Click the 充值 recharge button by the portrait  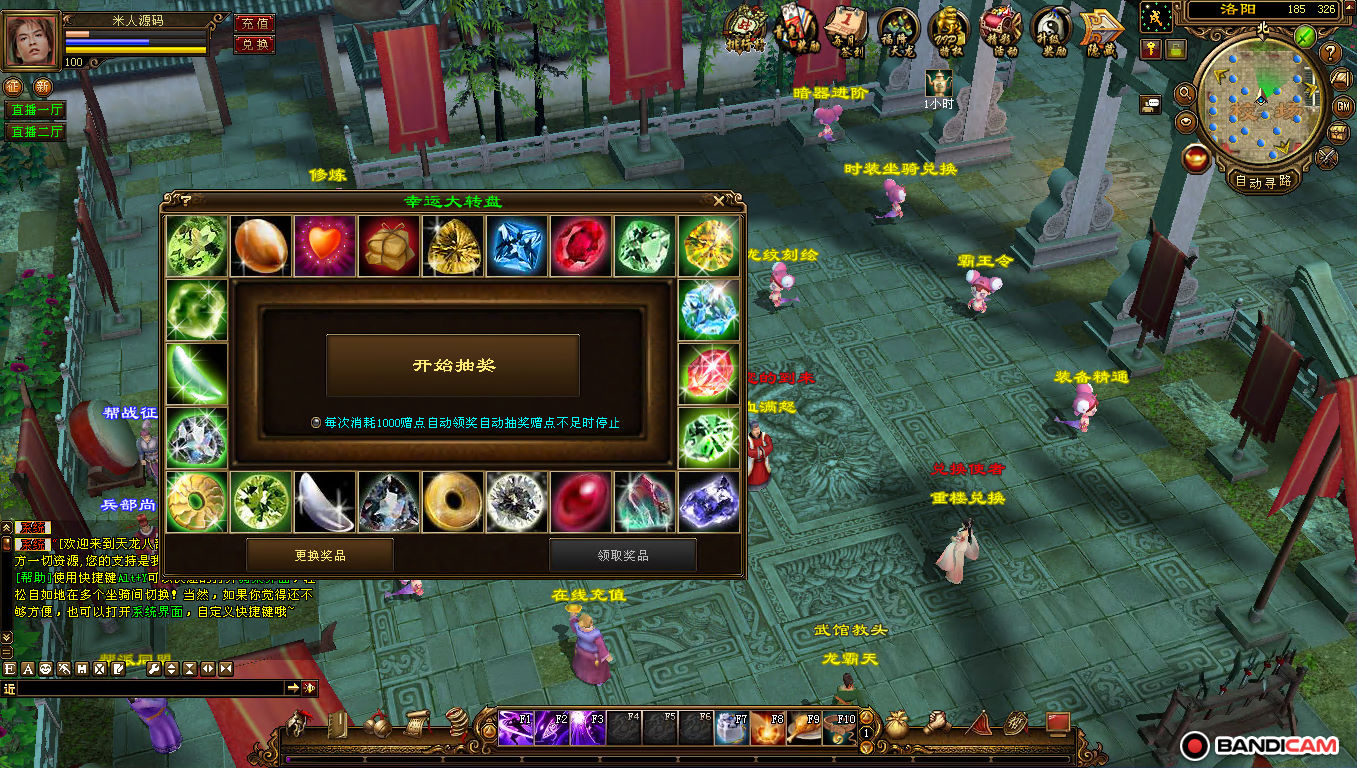(255, 23)
